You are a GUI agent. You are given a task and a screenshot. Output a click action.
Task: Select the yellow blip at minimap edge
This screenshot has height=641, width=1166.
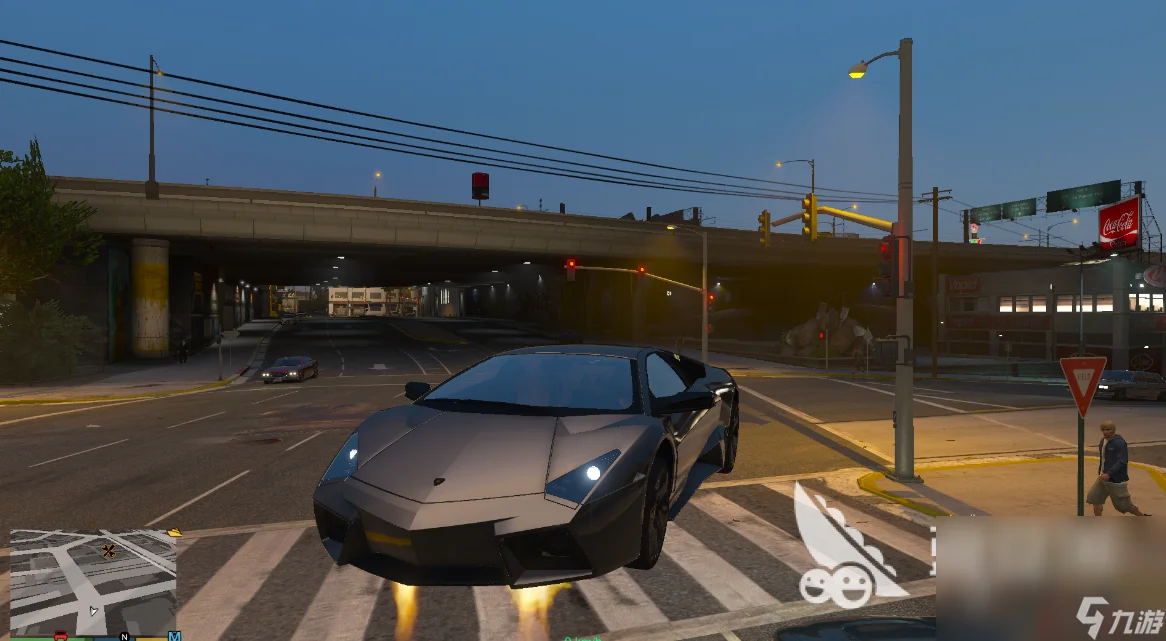[176, 533]
